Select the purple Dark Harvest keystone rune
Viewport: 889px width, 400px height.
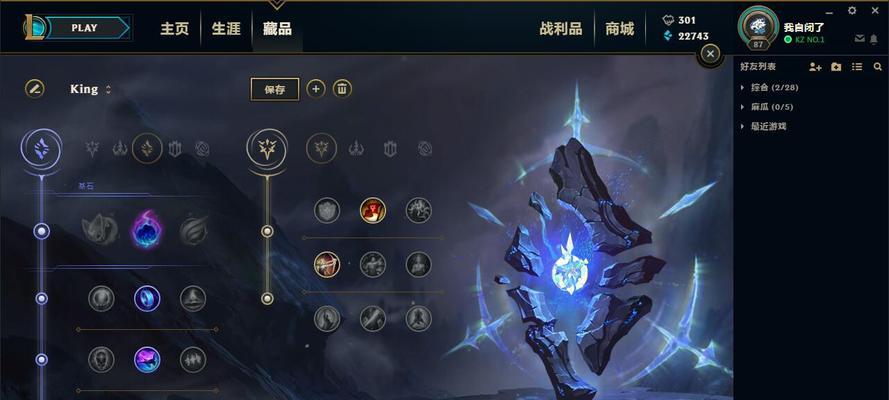(147, 231)
